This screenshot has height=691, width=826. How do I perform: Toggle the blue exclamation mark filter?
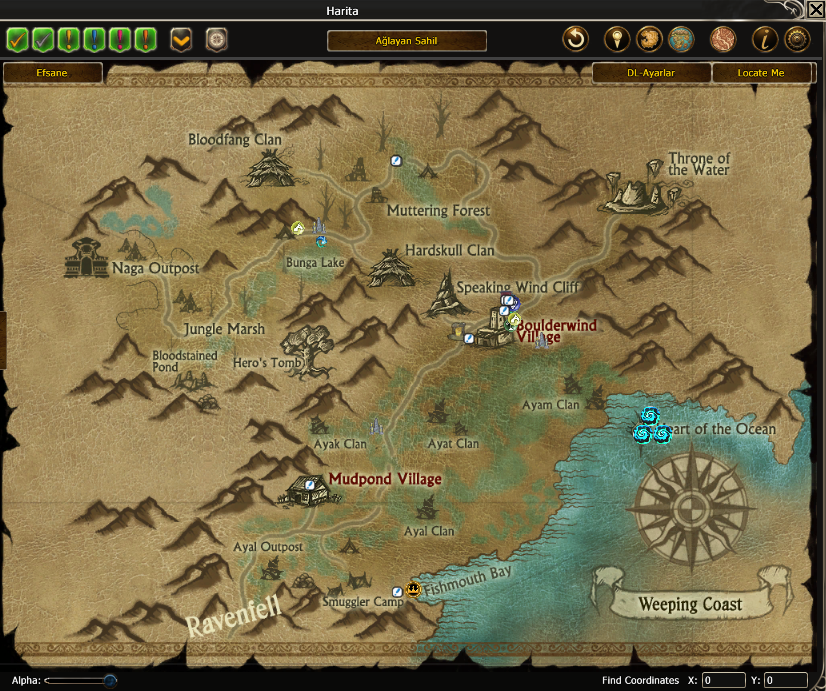tap(95, 40)
